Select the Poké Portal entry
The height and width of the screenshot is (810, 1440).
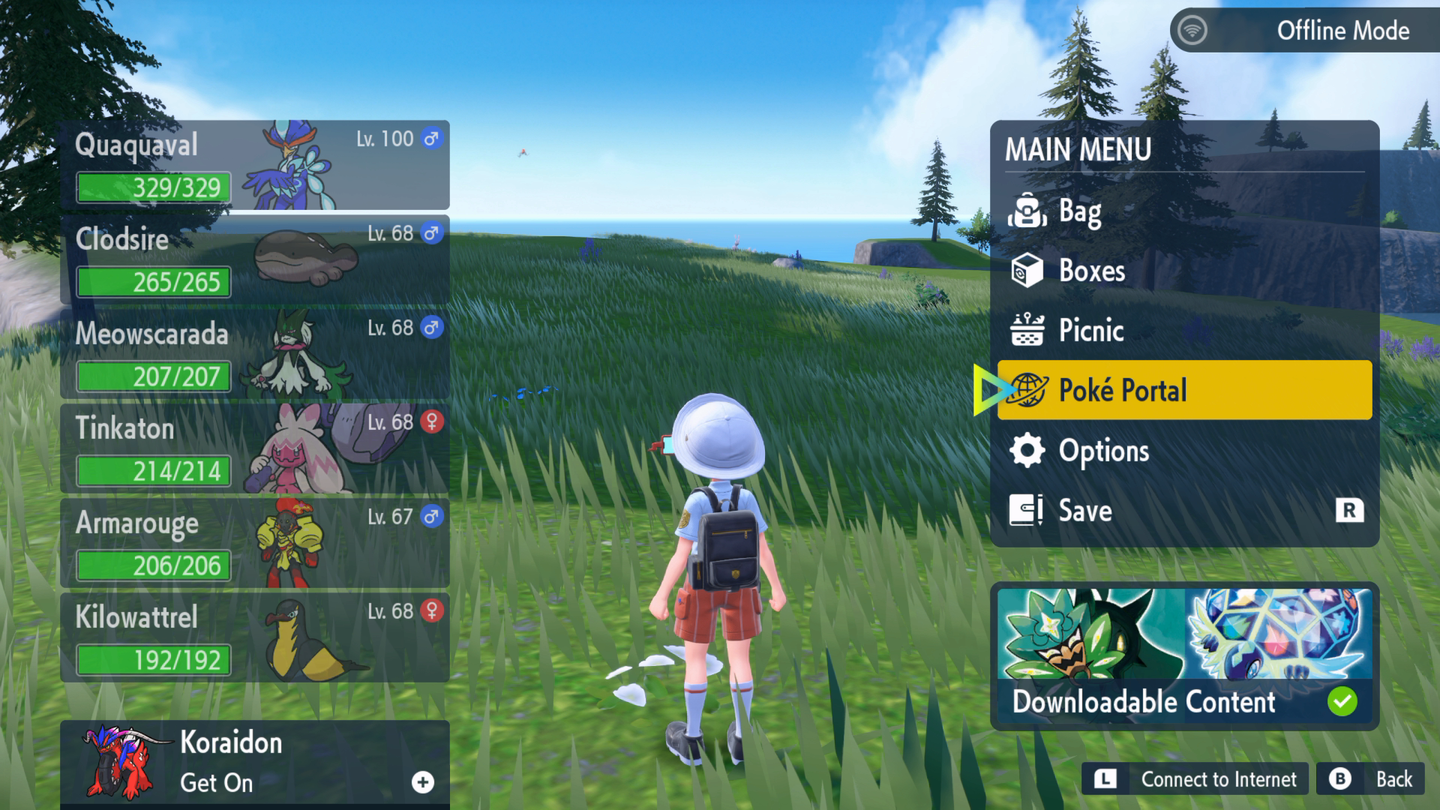click(1184, 390)
